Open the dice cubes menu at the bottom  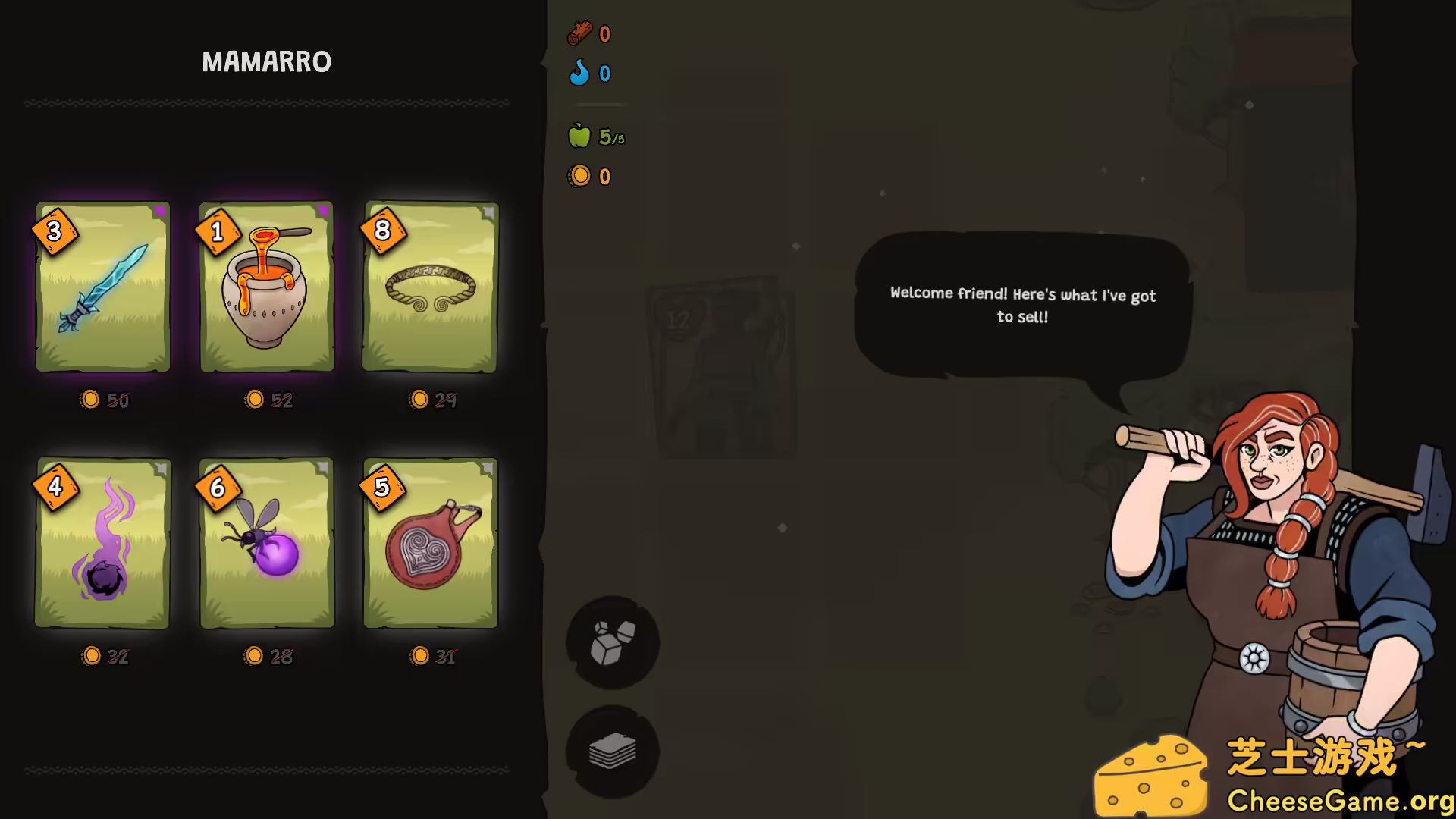(611, 644)
